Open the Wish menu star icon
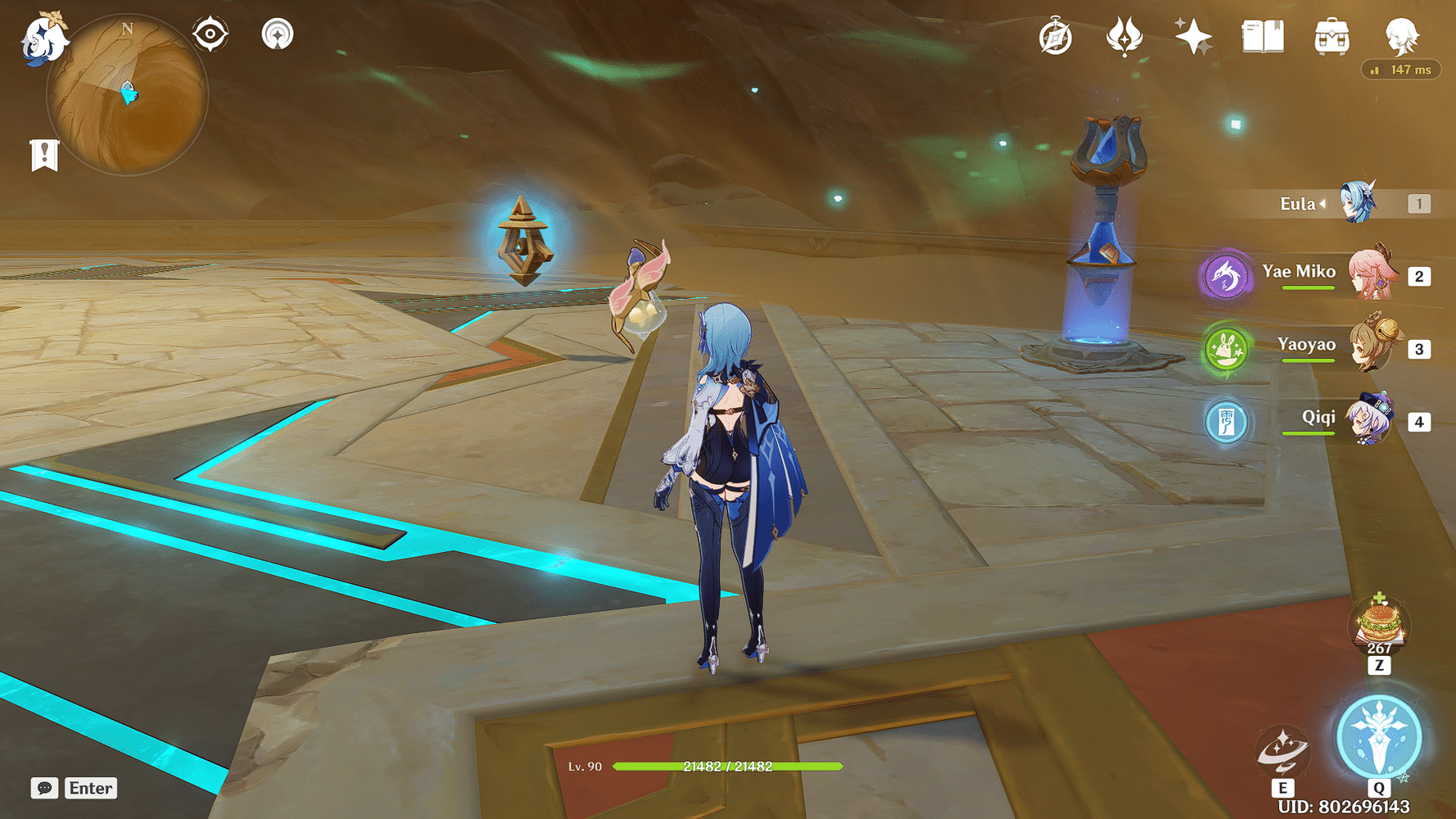 click(1194, 35)
